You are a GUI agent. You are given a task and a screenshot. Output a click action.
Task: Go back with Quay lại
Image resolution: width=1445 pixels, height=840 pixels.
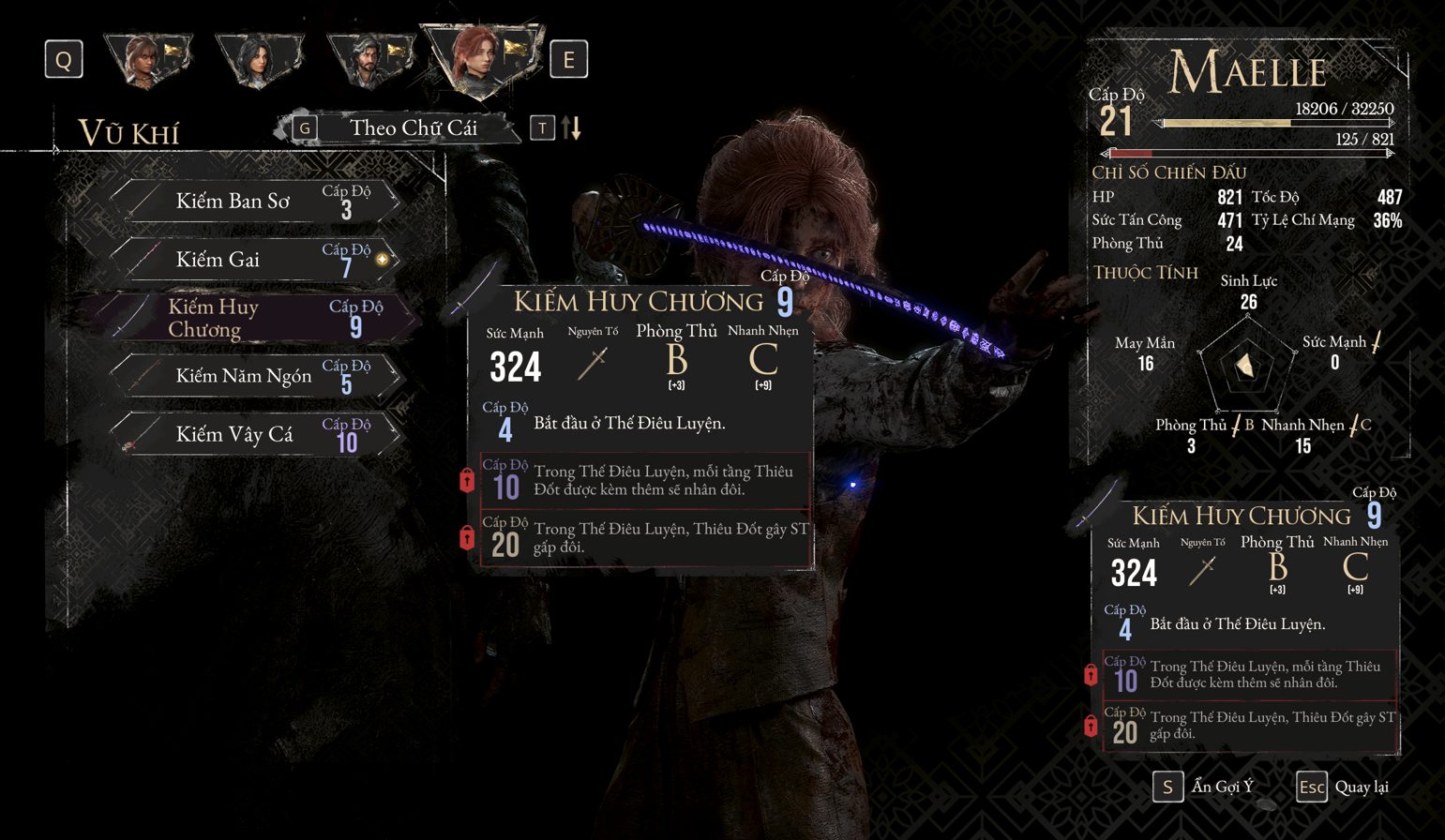[x=1344, y=787]
